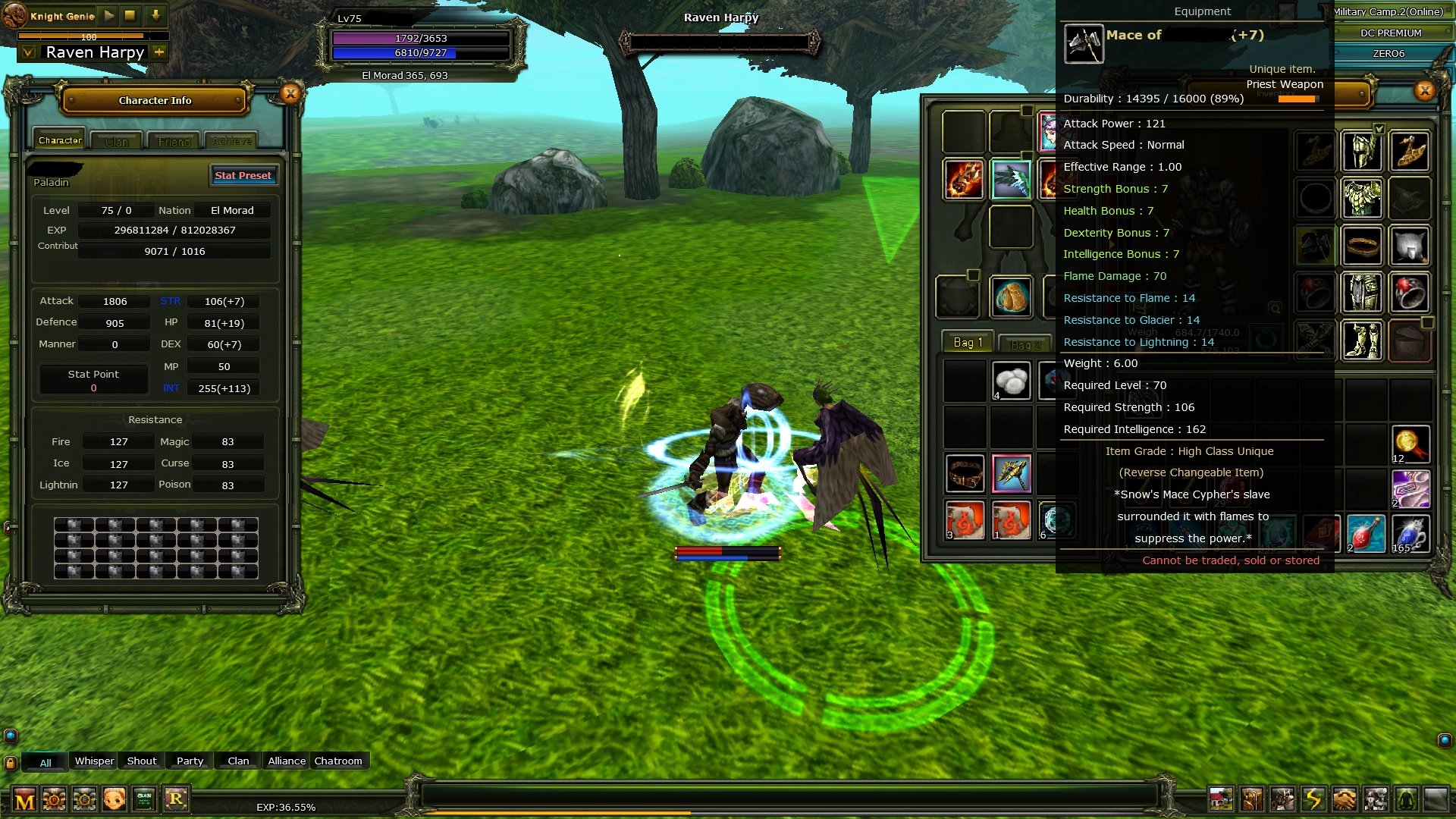The height and width of the screenshot is (819, 1456).
Task: Open the map via the M icon
Action: tap(26, 799)
